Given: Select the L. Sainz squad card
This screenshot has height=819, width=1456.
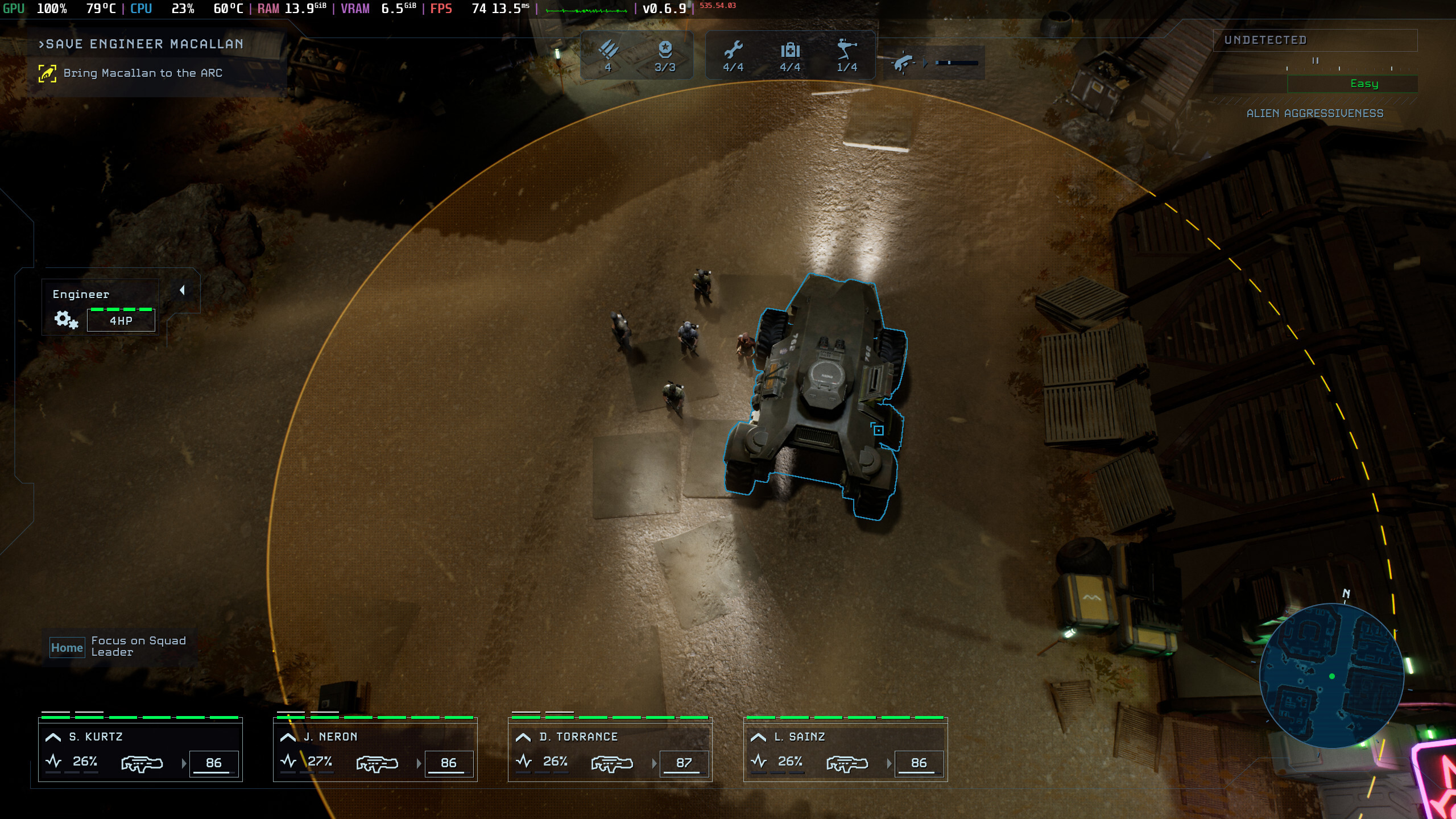Looking at the screenshot, I should 845,748.
